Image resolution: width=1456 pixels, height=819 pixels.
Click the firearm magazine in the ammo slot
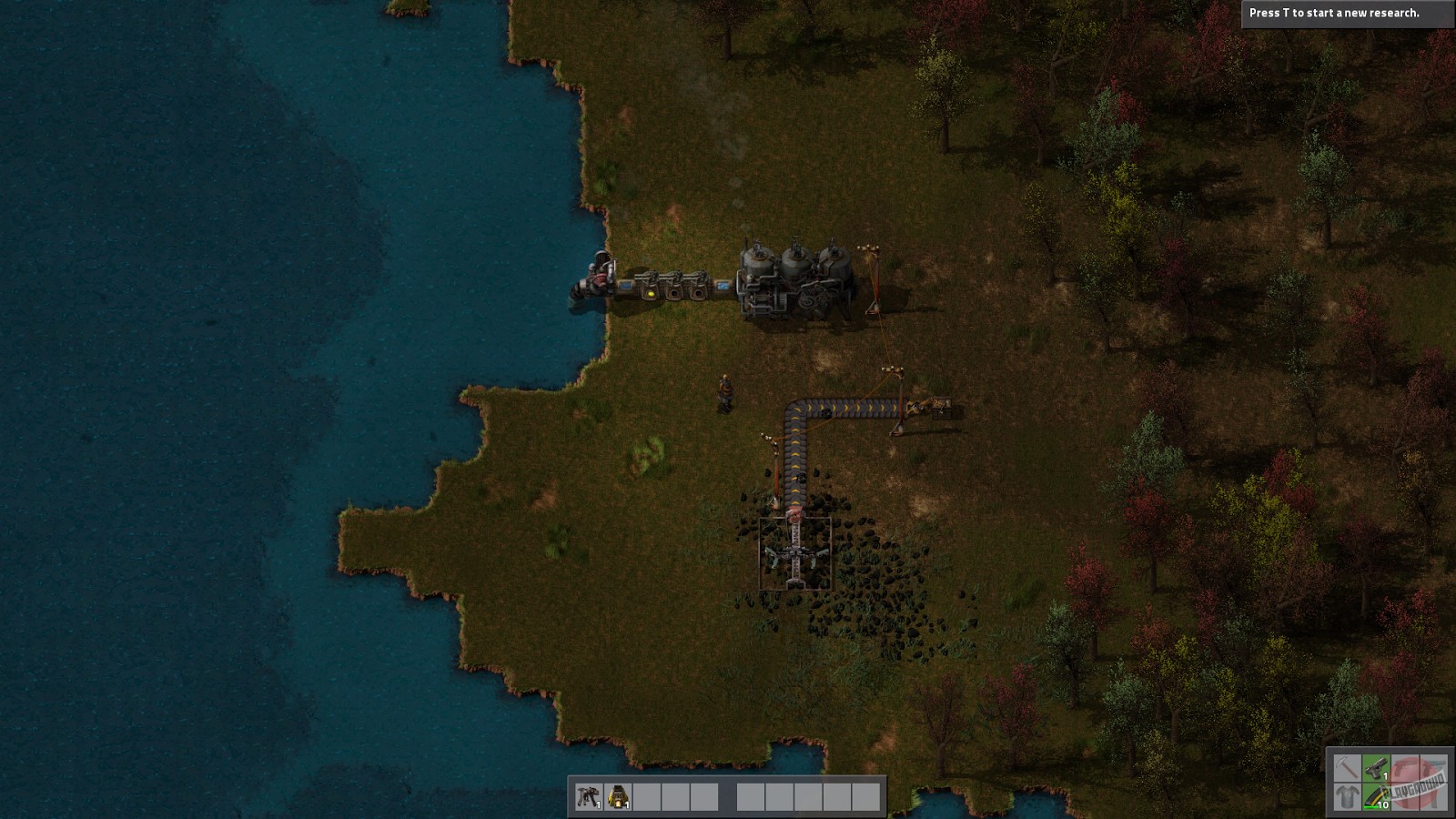pos(1374,797)
